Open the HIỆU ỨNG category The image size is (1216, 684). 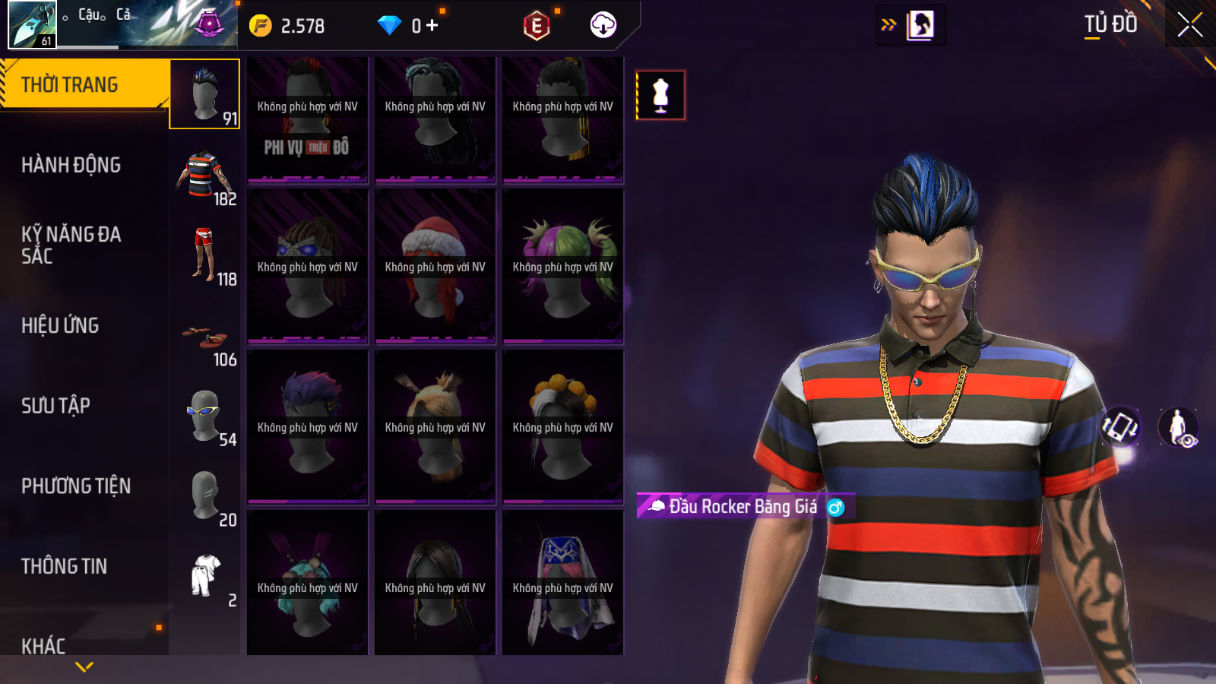coord(60,325)
